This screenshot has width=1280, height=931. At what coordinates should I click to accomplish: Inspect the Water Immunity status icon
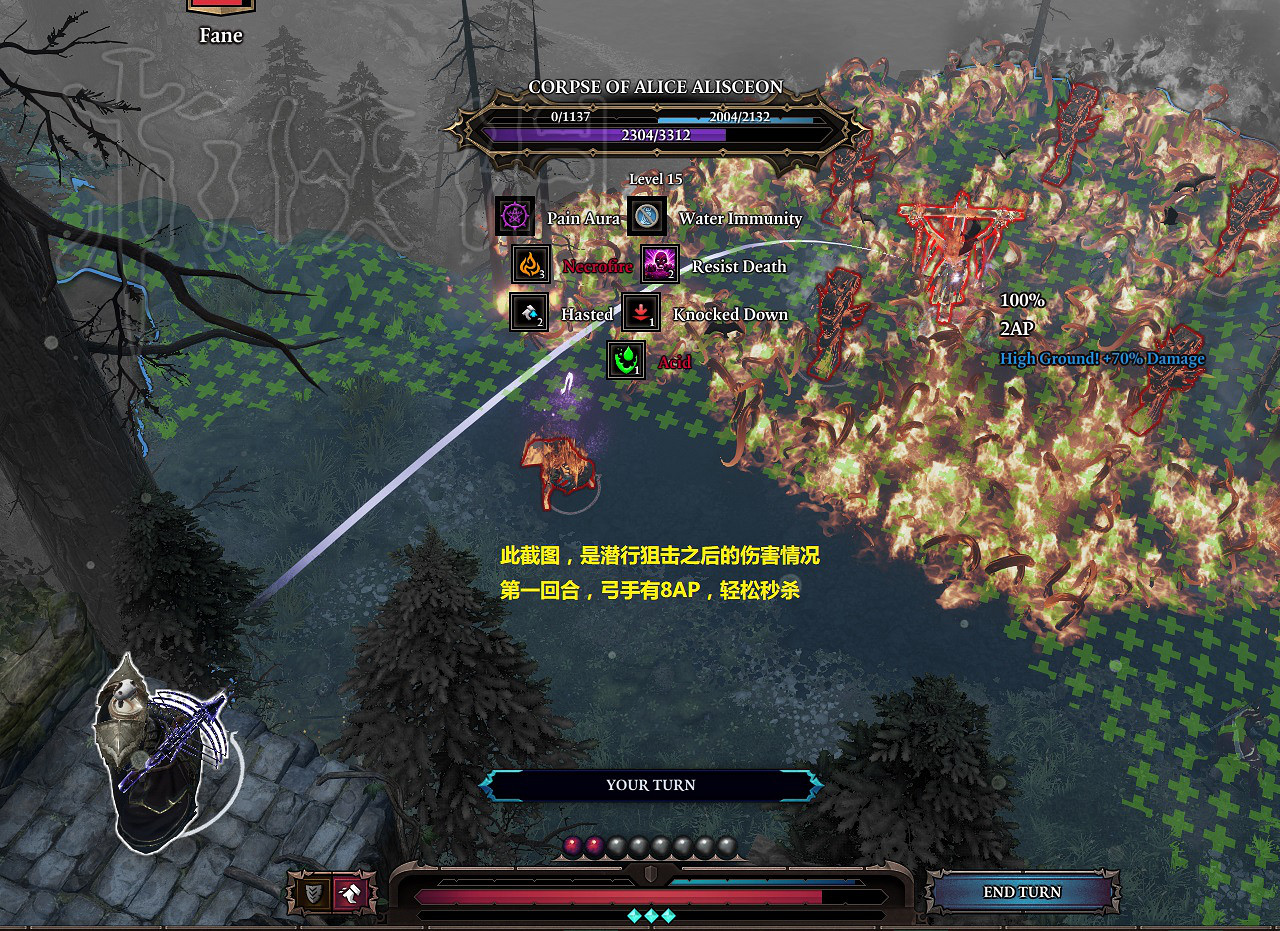coord(647,216)
